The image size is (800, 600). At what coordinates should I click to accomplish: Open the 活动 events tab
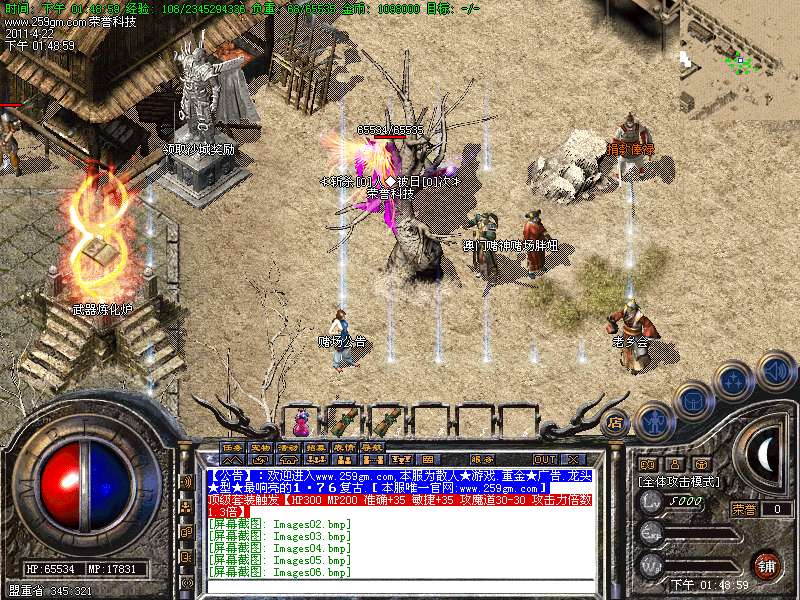point(288,447)
